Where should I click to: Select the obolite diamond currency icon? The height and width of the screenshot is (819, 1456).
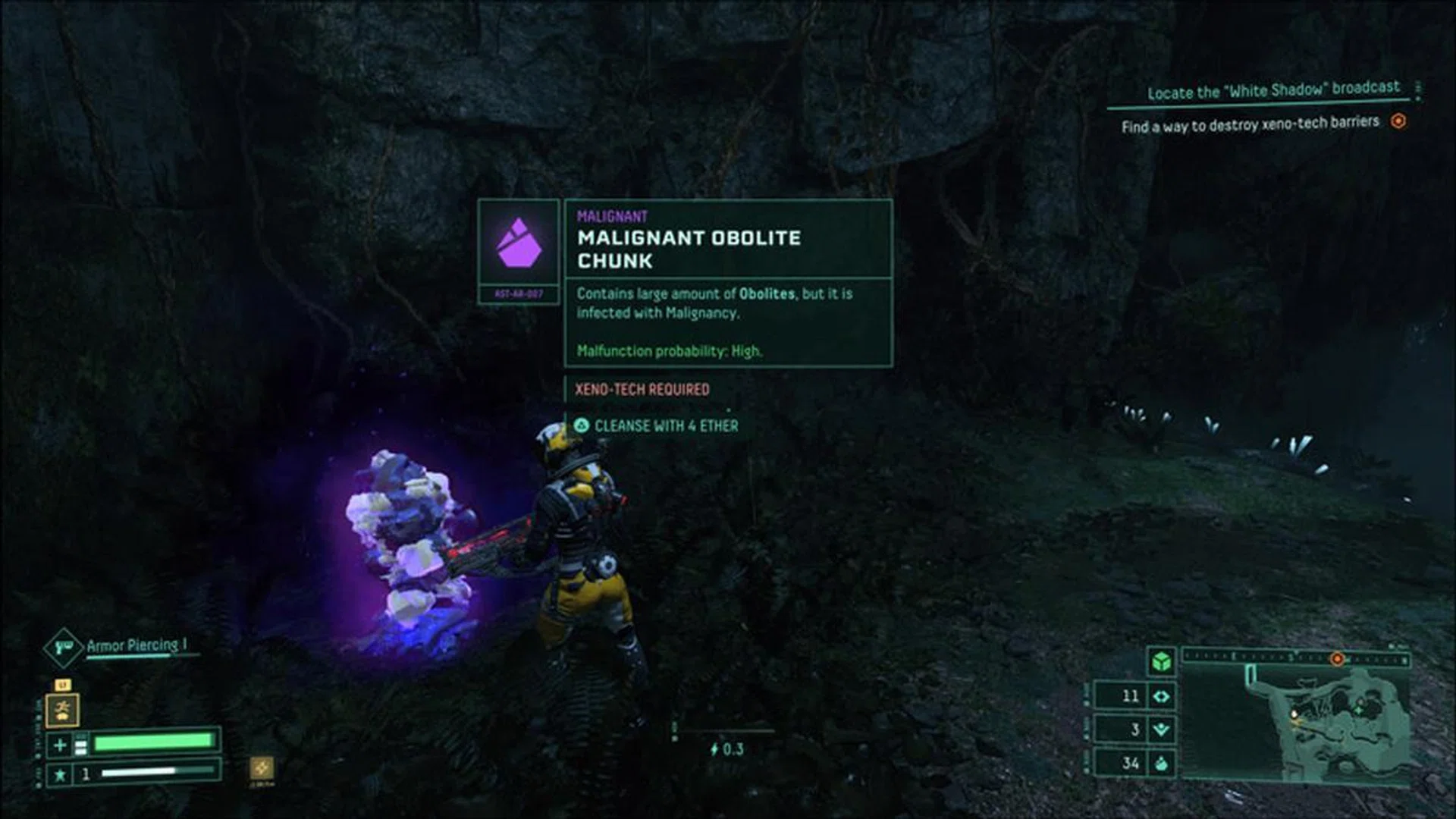click(x=1161, y=696)
